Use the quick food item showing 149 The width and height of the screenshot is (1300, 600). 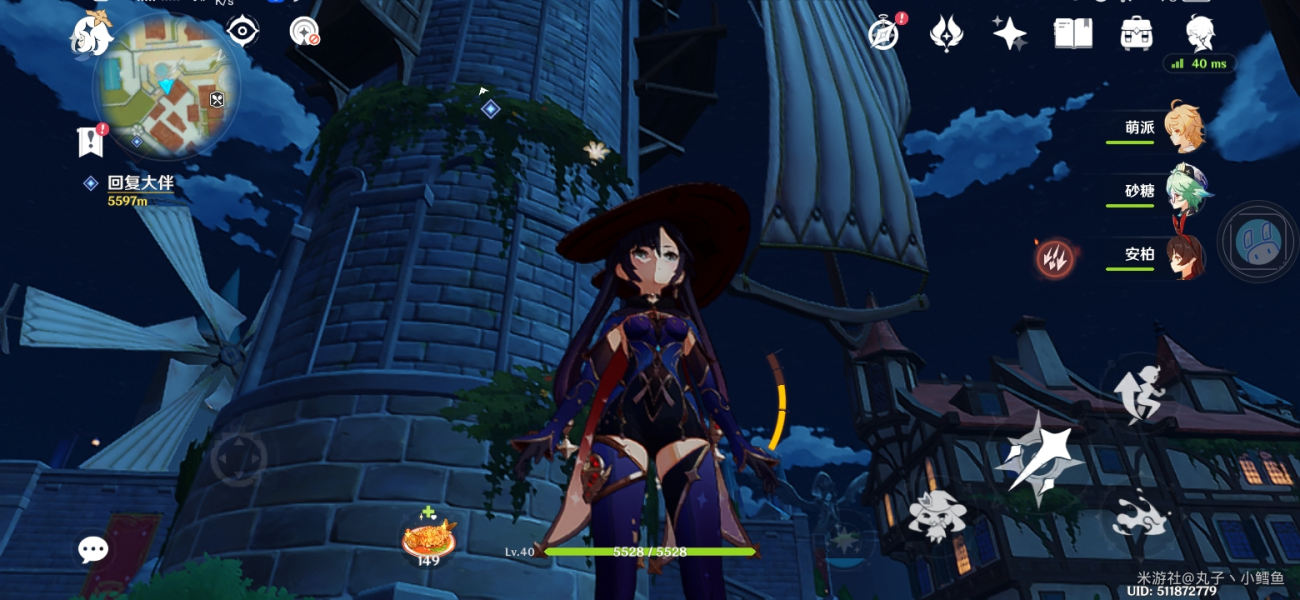click(x=429, y=538)
